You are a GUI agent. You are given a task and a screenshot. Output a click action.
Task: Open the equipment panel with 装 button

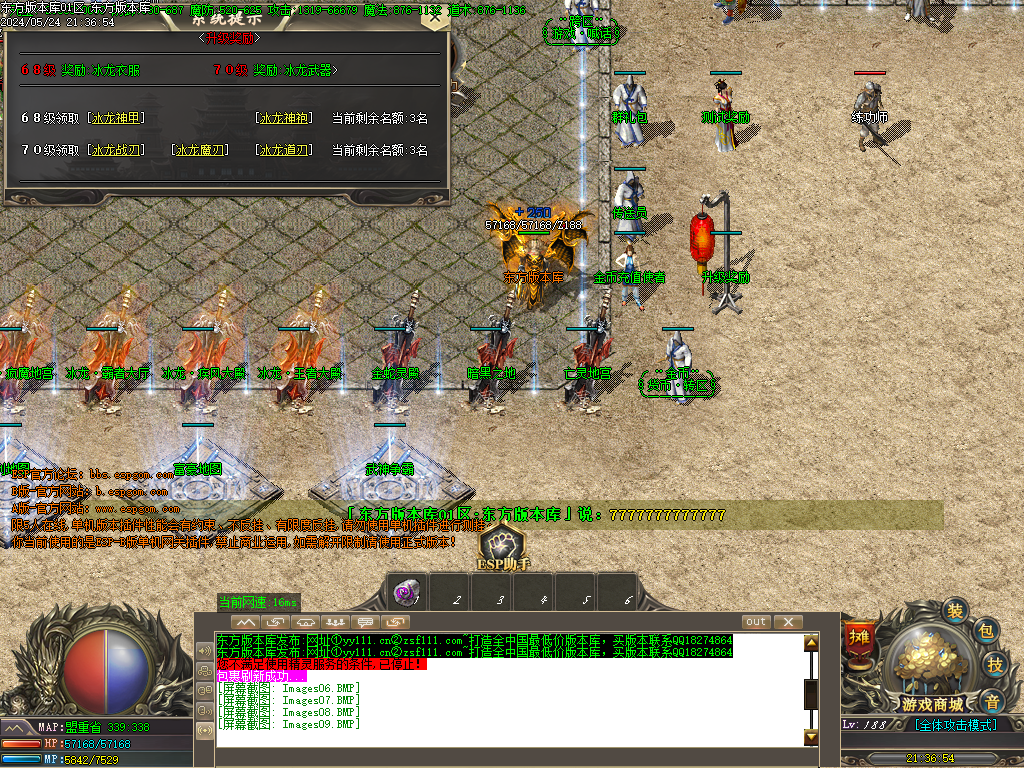pyautogui.click(x=956, y=610)
